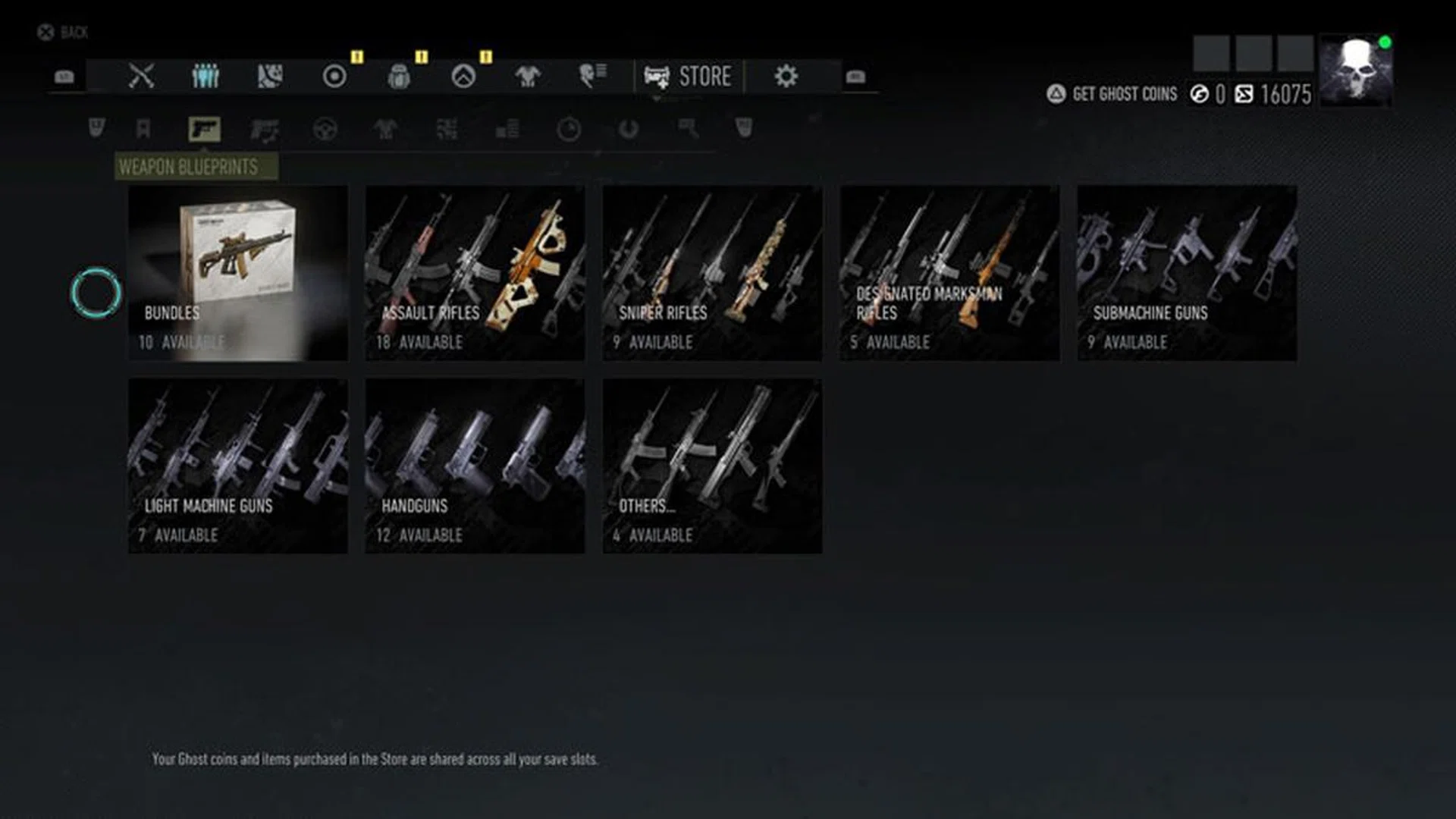This screenshot has height=819, width=1456.
Task: Click the skull player profile avatar
Action: pyautogui.click(x=1355, y=72)
